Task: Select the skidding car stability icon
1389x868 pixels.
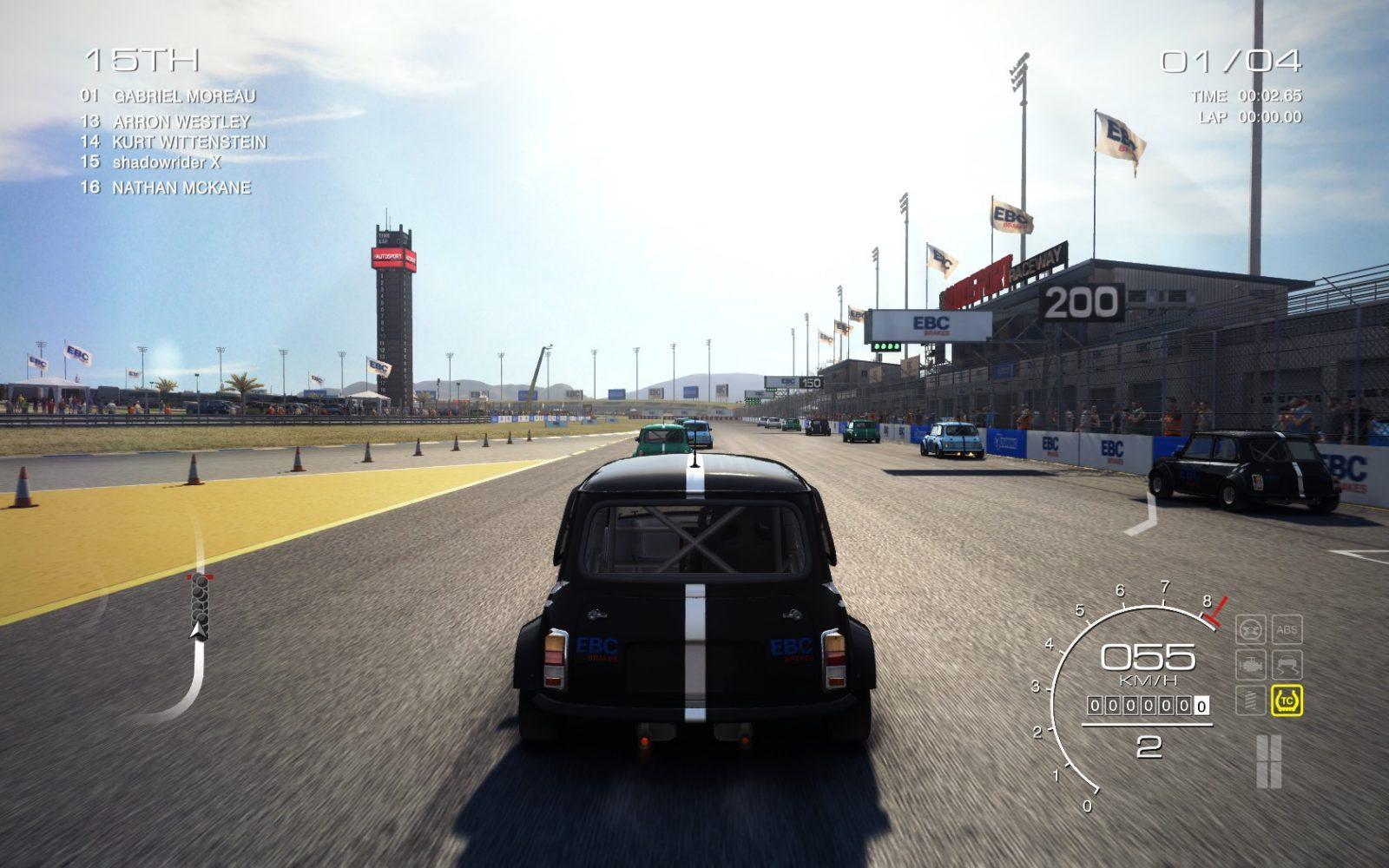Action: (x=1287, y=665)
